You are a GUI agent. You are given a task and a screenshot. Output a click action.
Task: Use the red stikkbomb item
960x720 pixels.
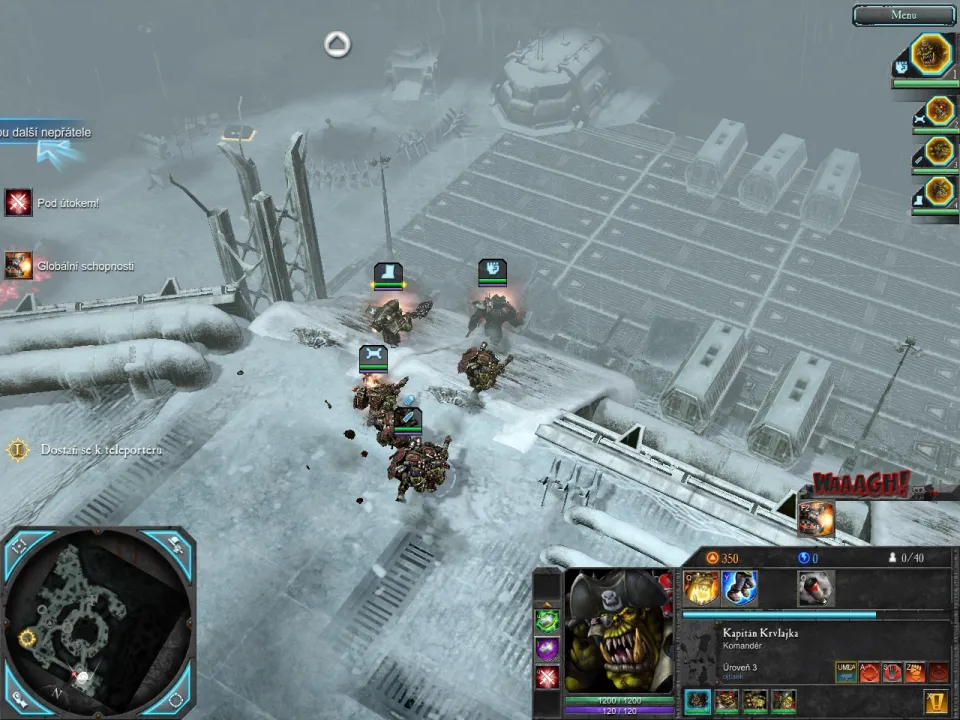(816, 588)
